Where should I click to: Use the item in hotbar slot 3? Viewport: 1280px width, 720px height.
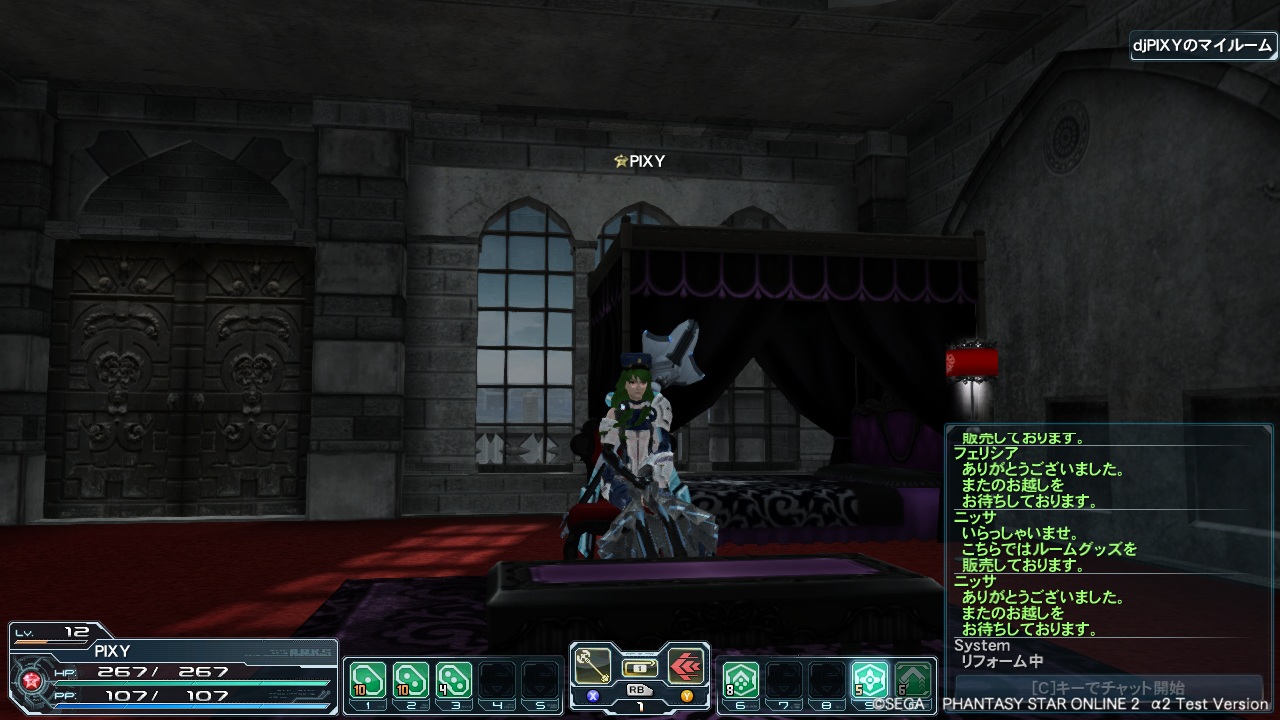pyautogui.click(x=454, y=680)
